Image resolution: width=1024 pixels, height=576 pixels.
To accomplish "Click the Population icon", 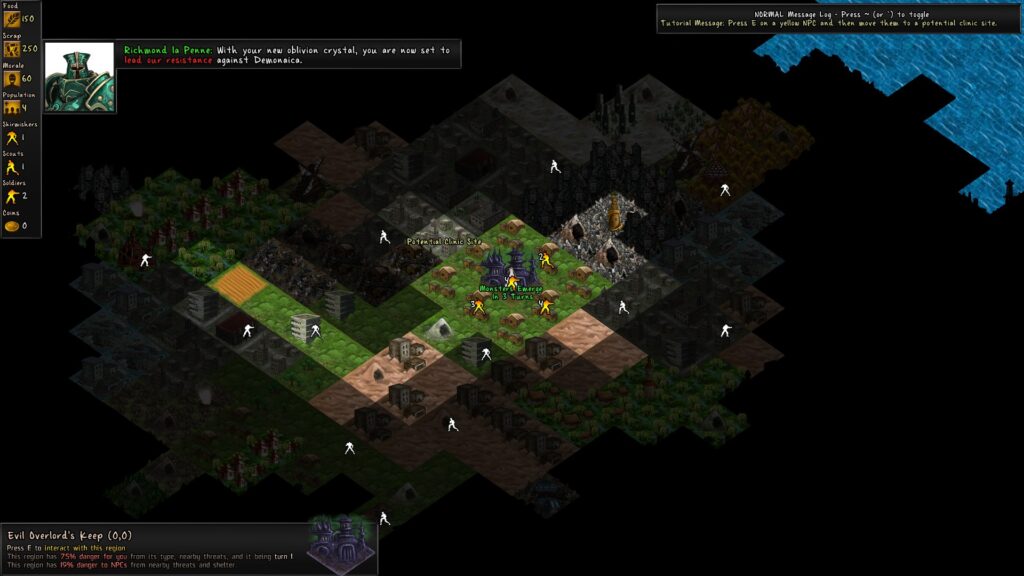I will [11, 108].
